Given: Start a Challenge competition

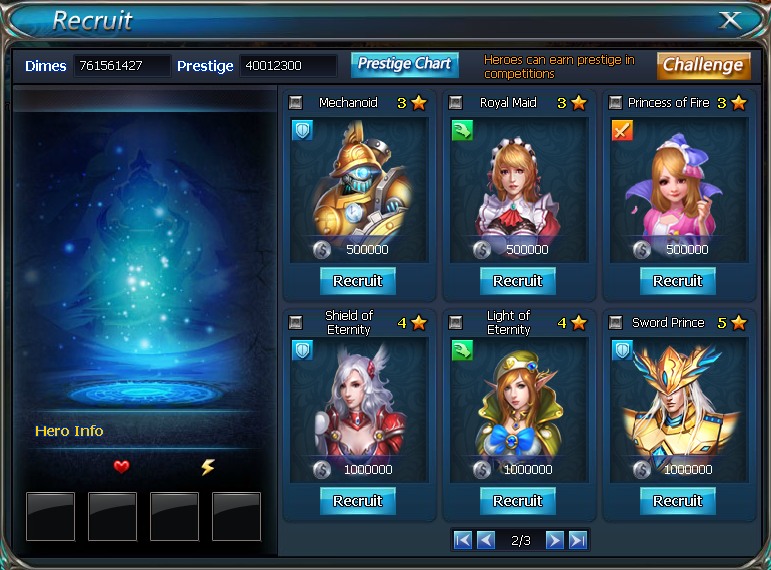Looking at the screenshot, I should (x=703, y=65).
